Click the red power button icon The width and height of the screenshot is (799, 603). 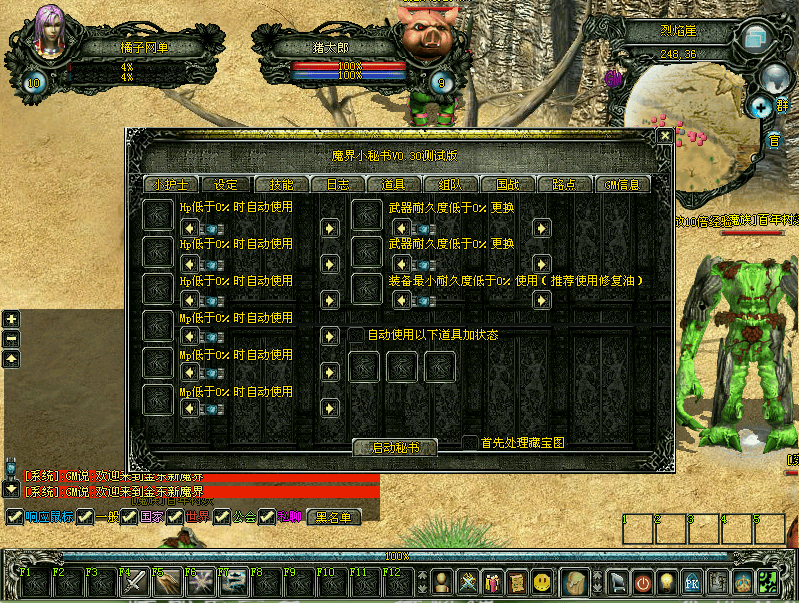click(x=642, y=581)
